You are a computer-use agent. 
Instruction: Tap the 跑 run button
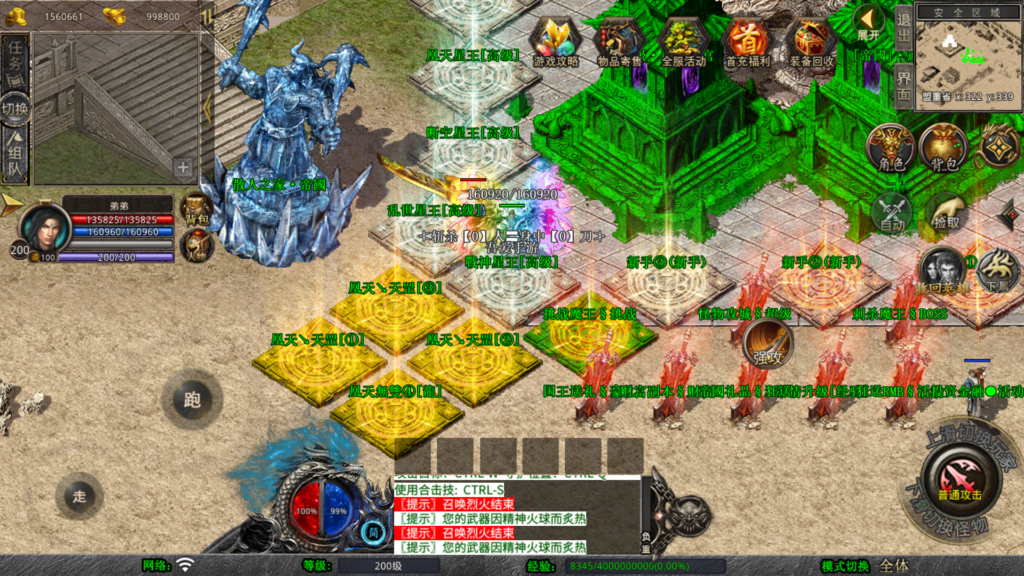point(191,400)
